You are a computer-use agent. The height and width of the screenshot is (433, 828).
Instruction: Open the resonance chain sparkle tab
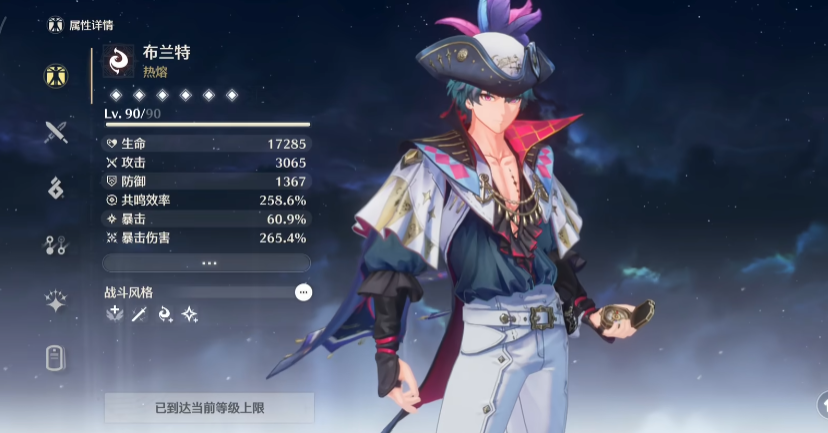point(57,301)
